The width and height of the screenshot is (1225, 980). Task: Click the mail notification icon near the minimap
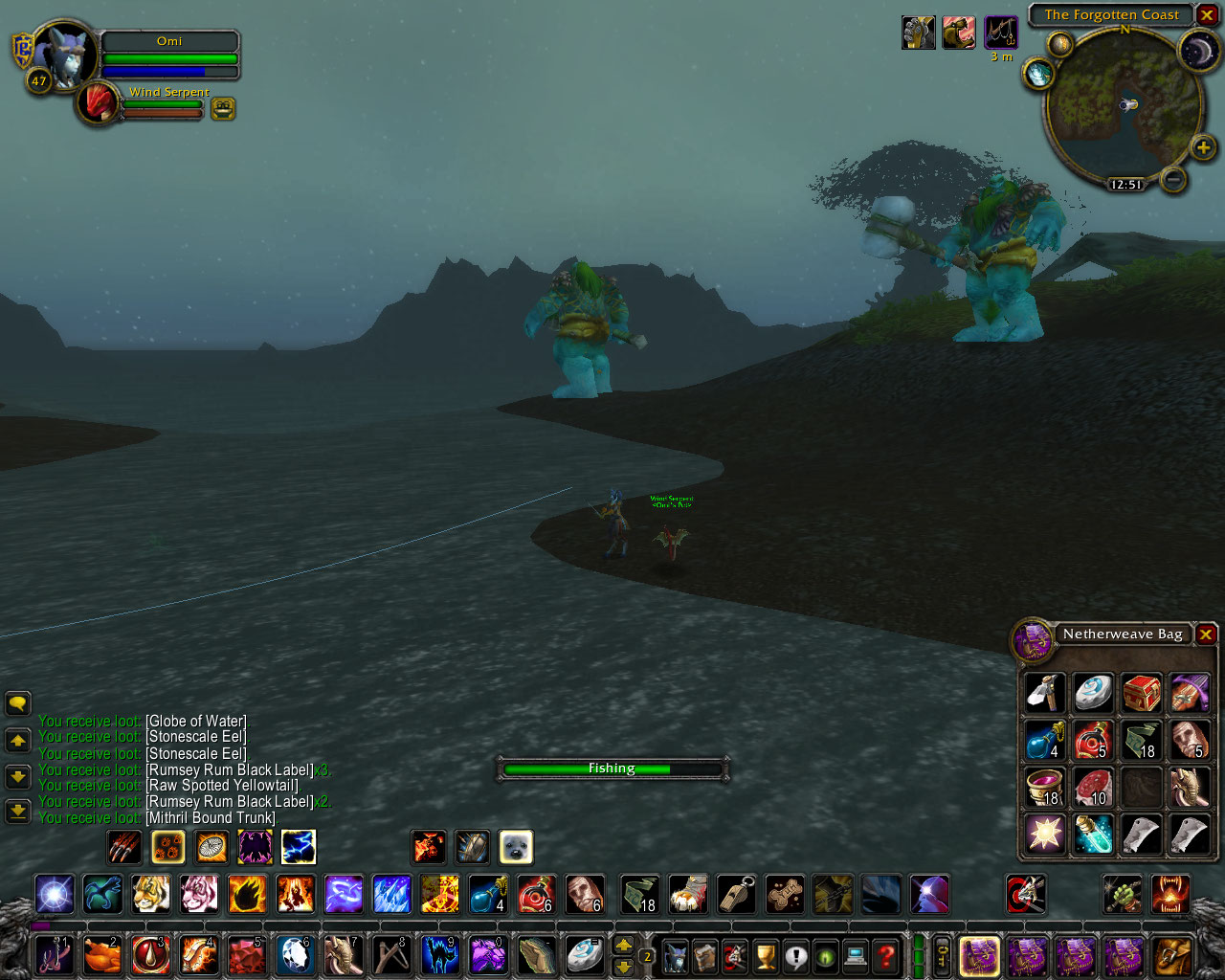[1059, 46]
